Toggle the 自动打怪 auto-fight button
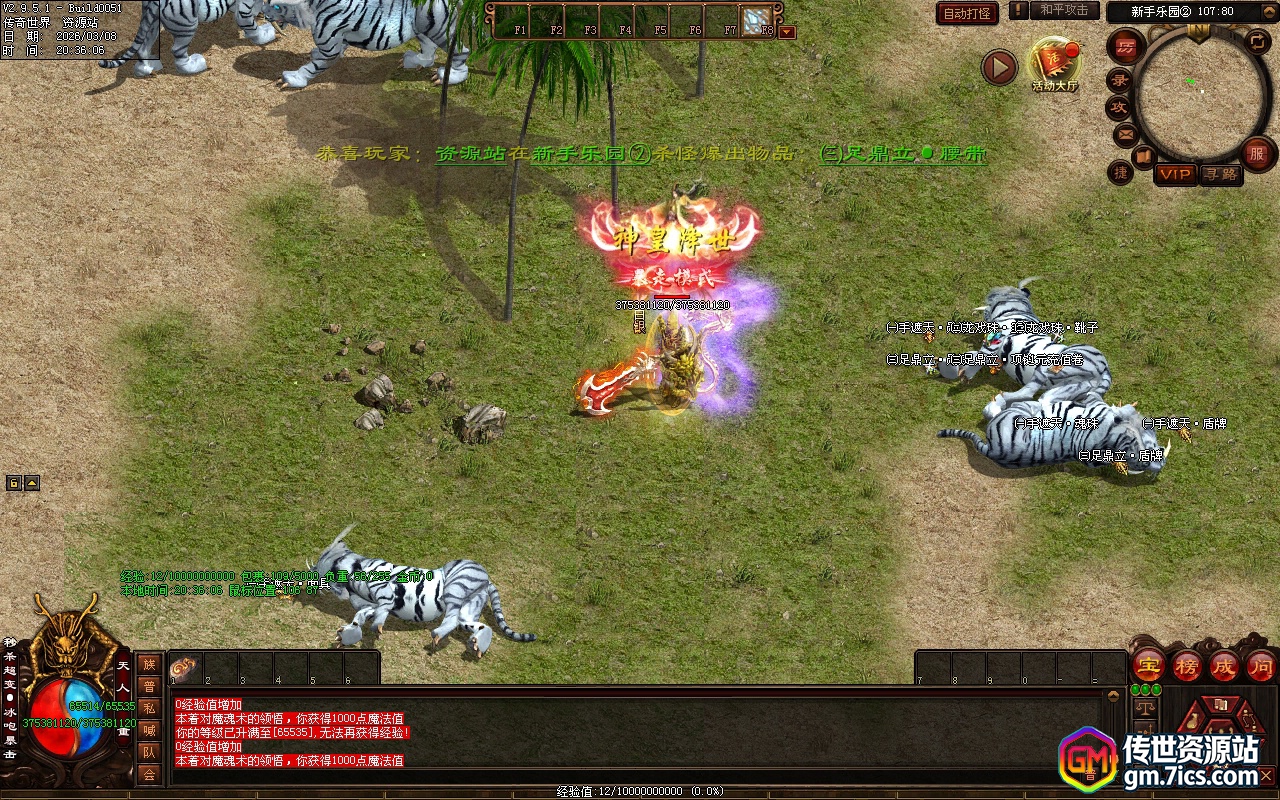 click(x=967, y=13)
